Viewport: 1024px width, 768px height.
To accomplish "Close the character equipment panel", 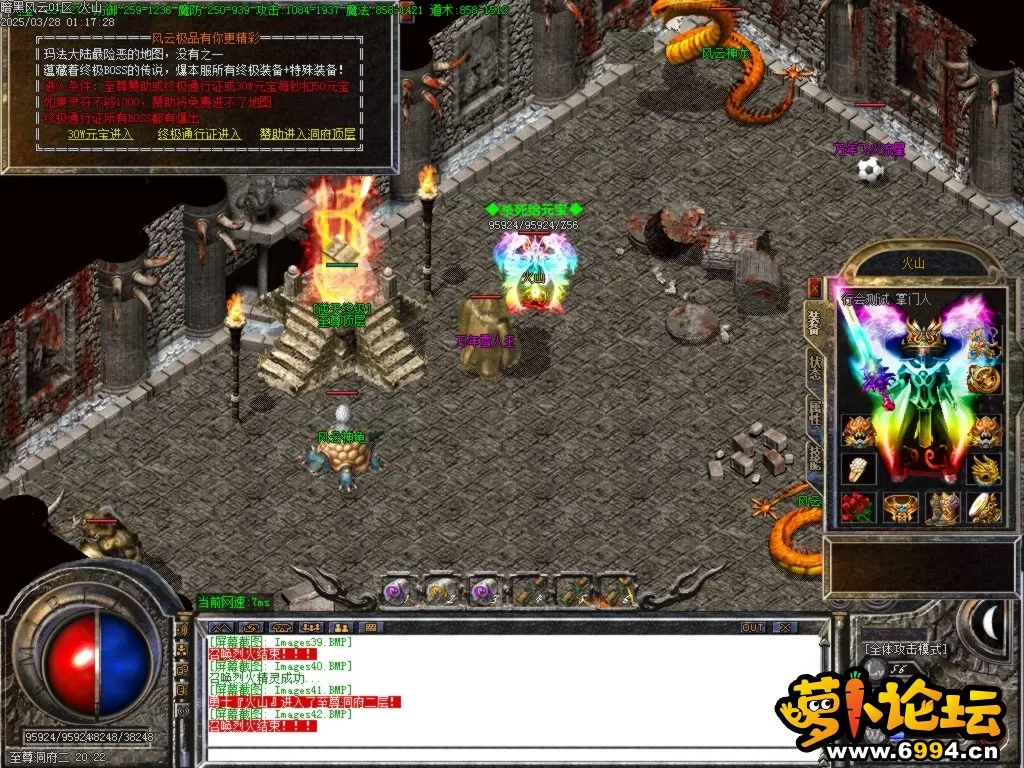I will [x=814, y=287].
